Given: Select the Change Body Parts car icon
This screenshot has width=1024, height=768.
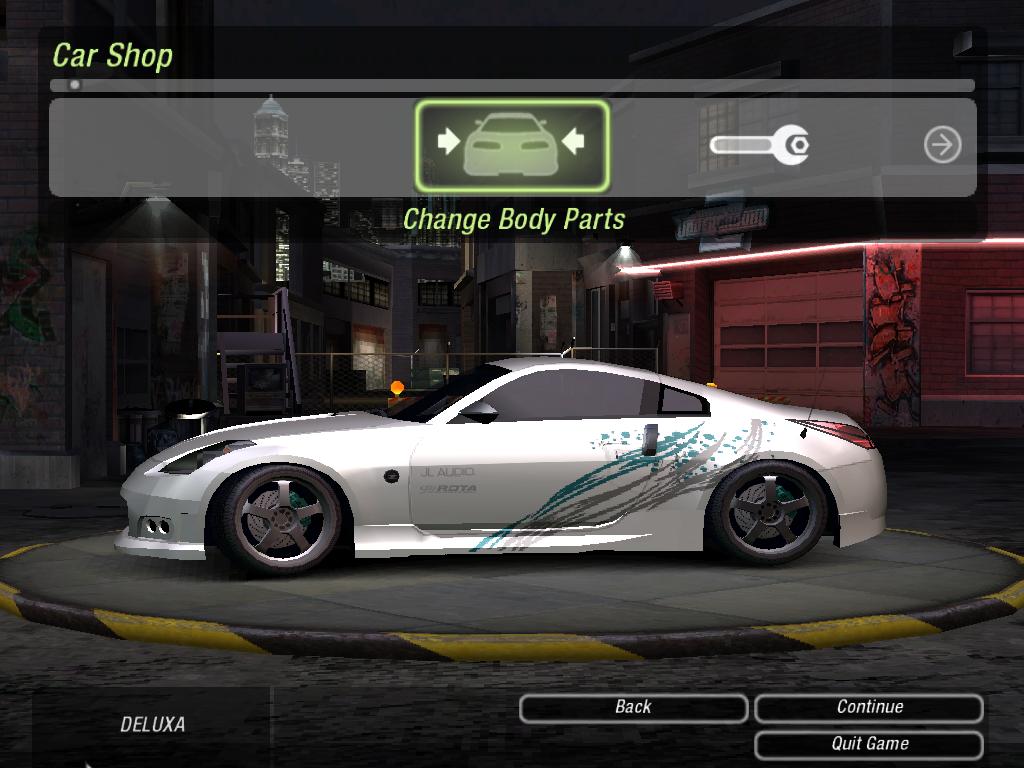Looking at the screenshot, I should click(x=512, y=146).
